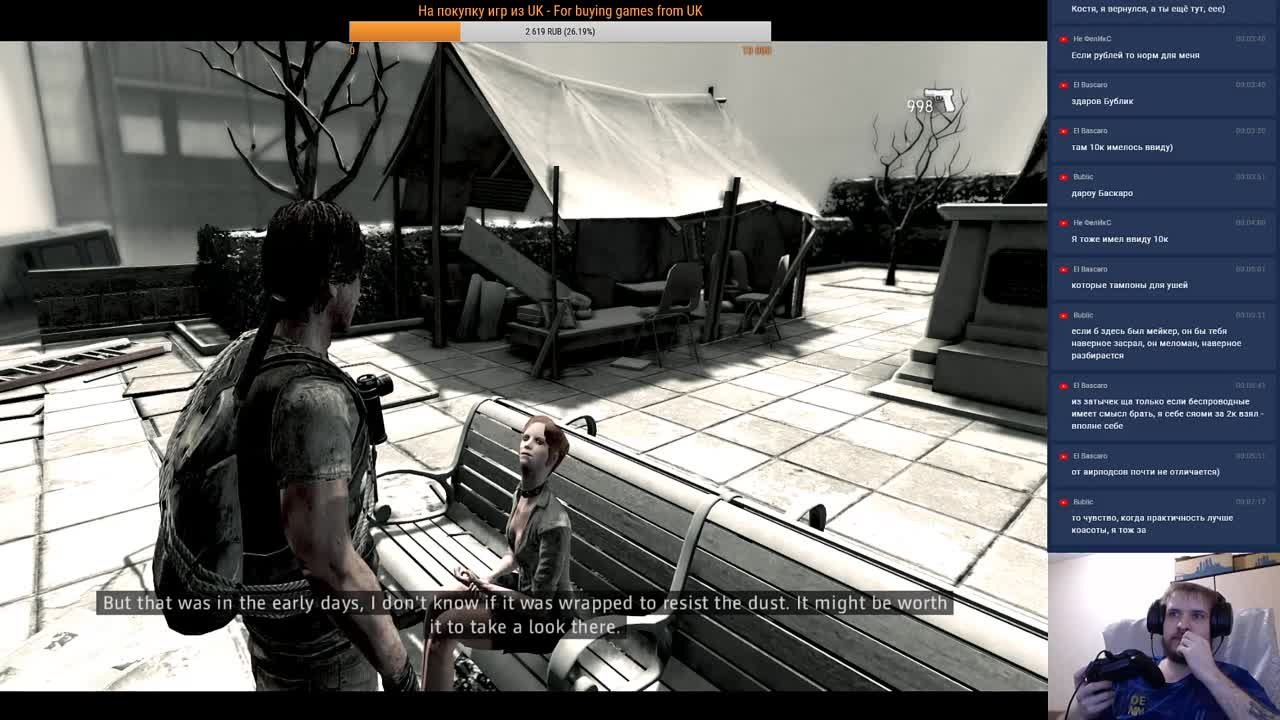Select the streamer webcam thumbnail

(1164, 636)
